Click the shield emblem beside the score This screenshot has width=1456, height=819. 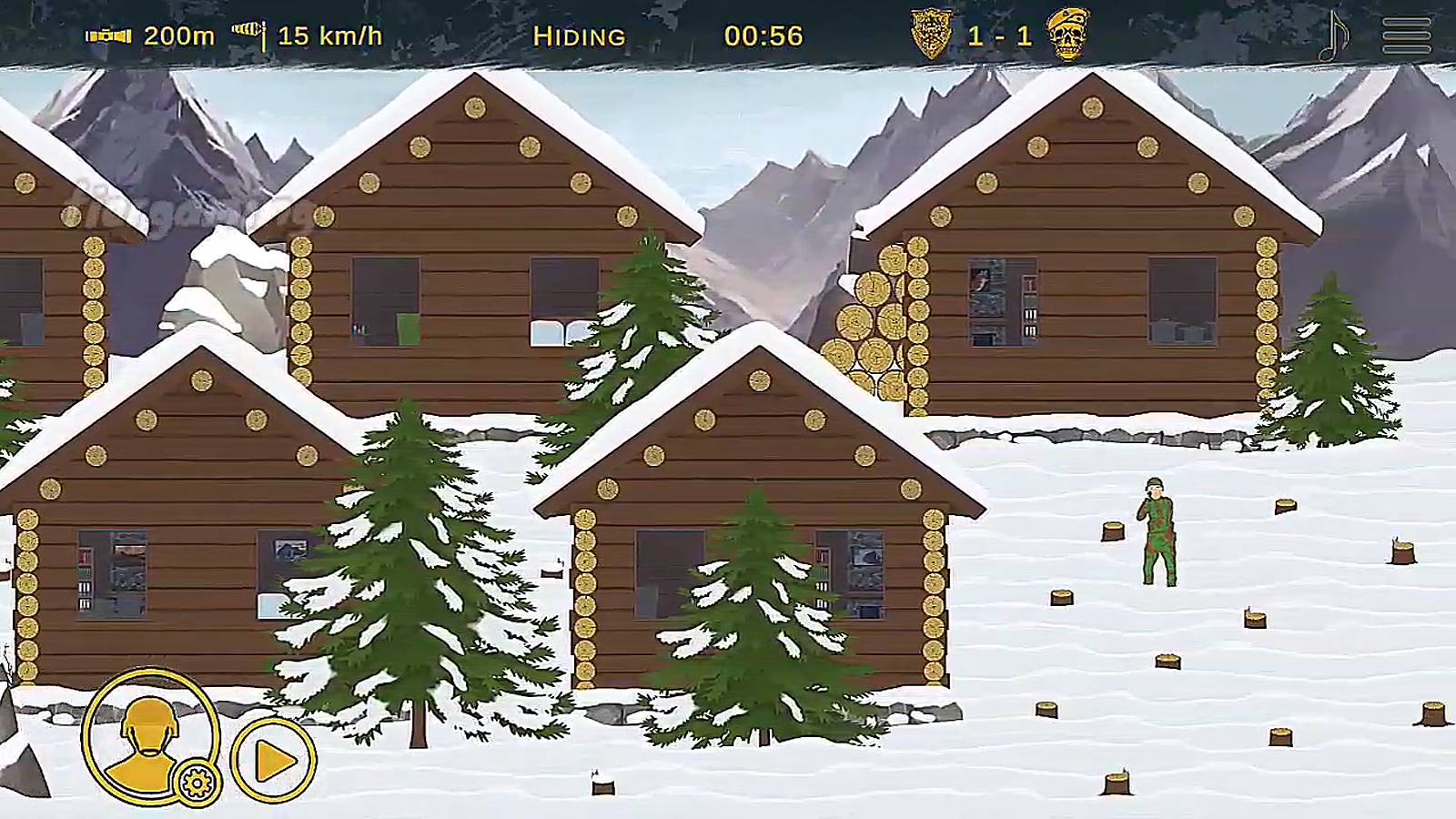[930, 35]
